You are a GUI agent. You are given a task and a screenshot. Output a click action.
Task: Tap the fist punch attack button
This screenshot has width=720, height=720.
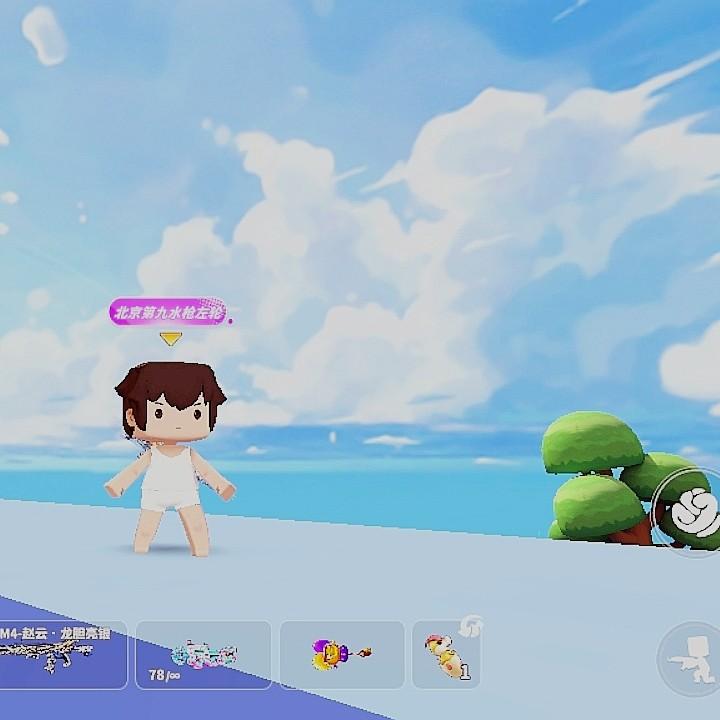point(691,512)
